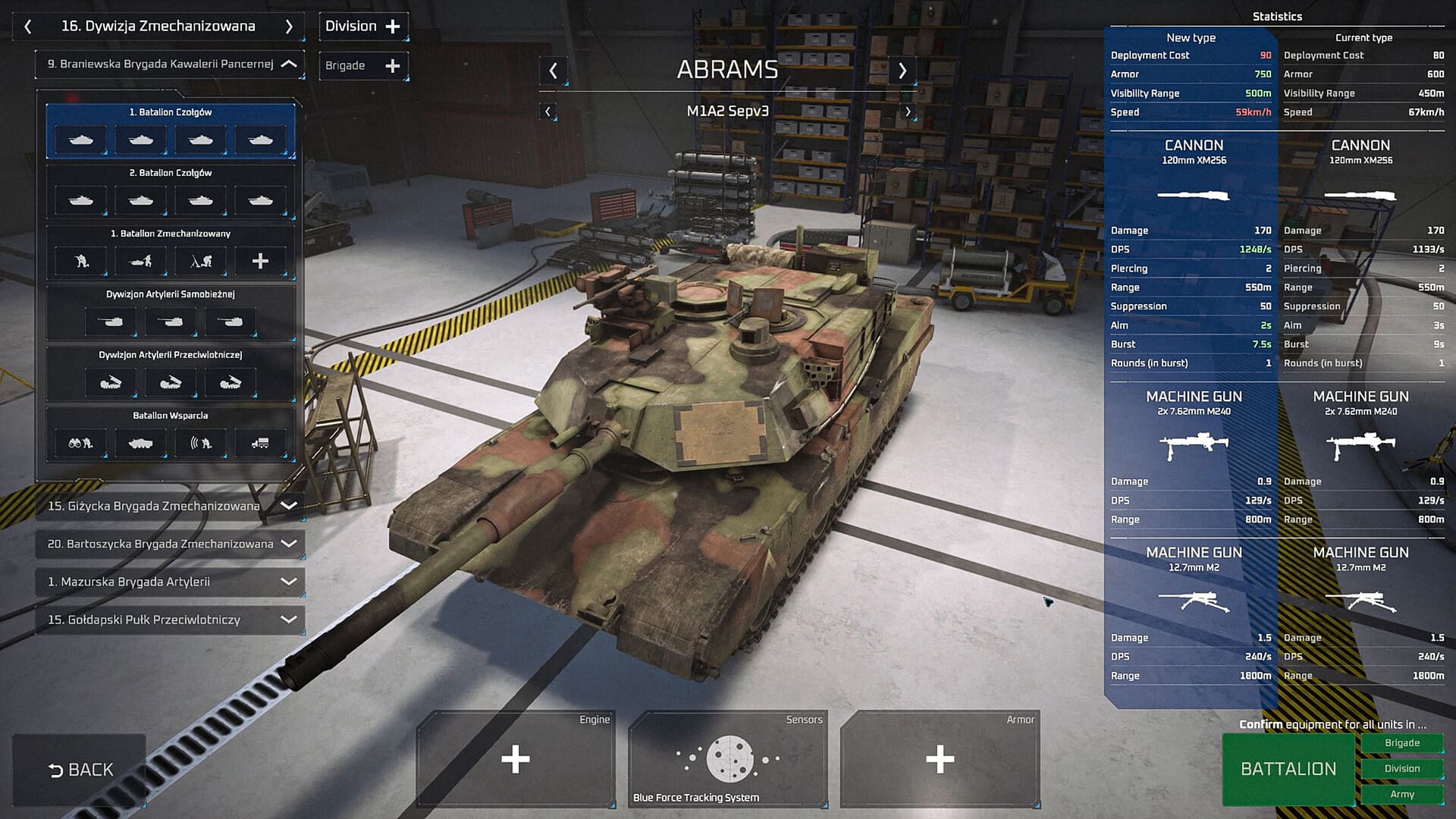Show next variant after M1A2 Sepv3
The height and width of the screenshot is (819, 1456).
coord(908,111)
